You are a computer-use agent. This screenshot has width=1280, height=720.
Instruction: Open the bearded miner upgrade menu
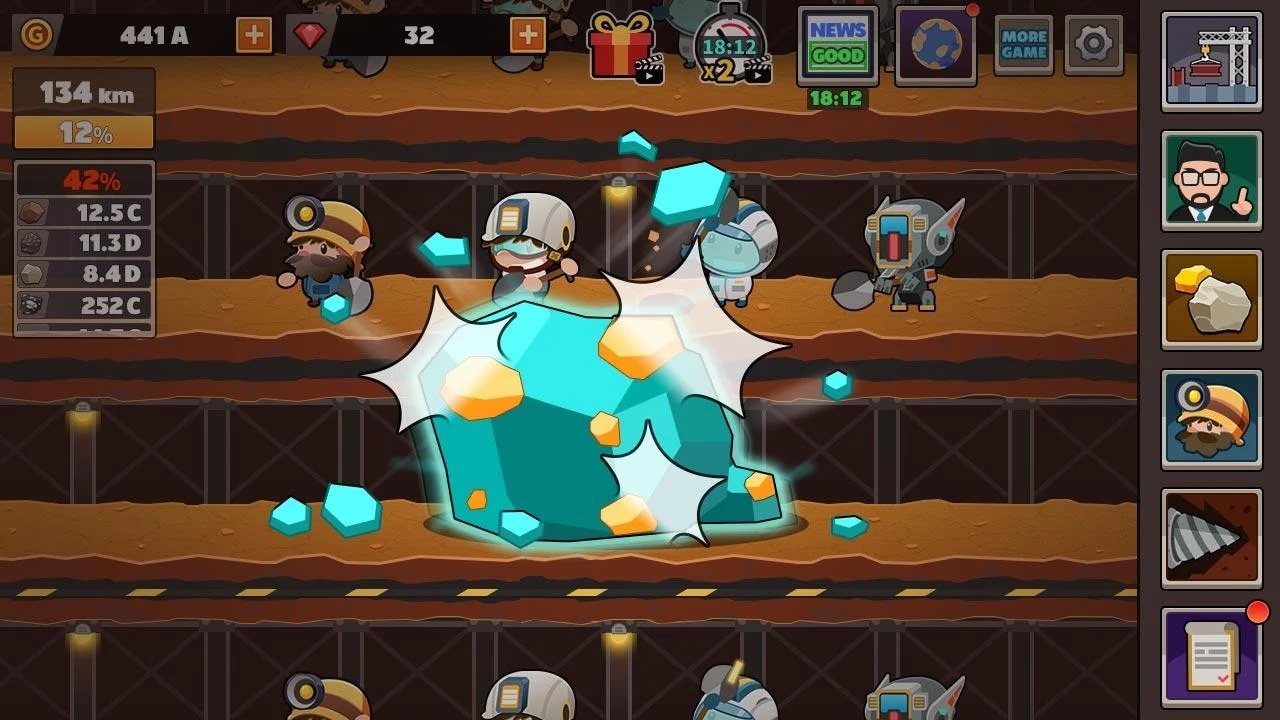tap(1211, 419)
